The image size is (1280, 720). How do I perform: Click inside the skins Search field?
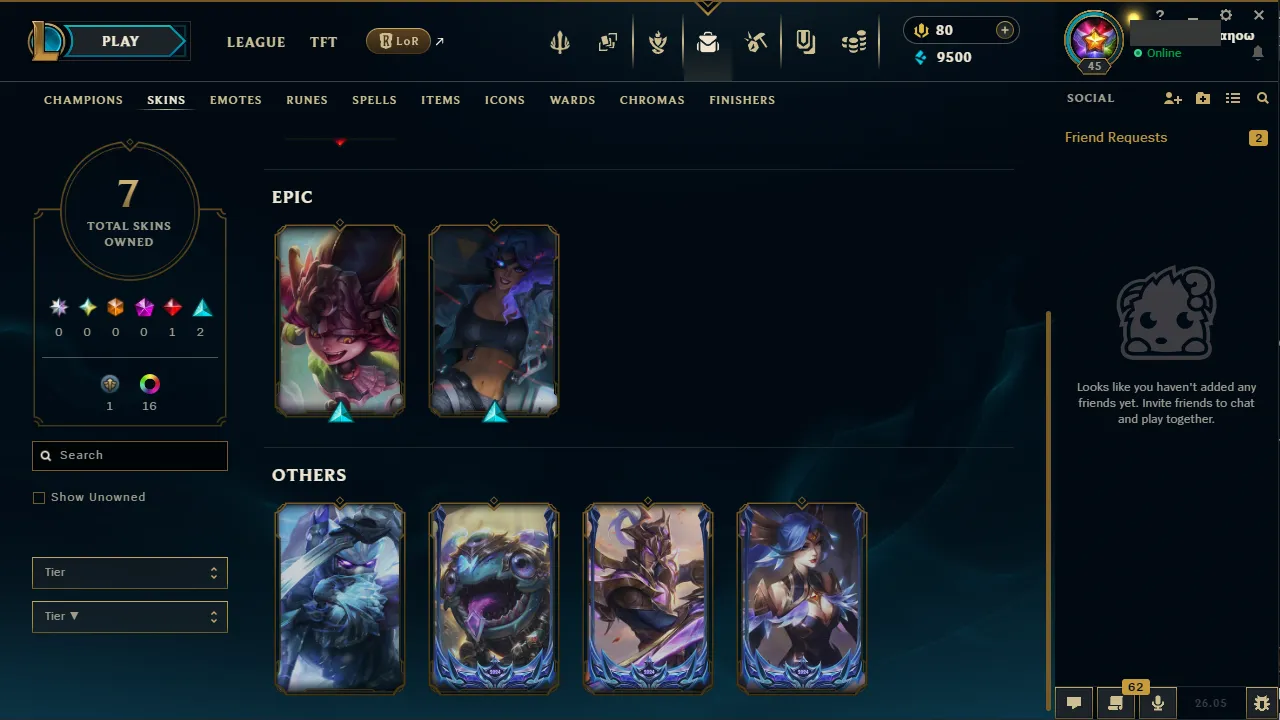pos(129,455)
